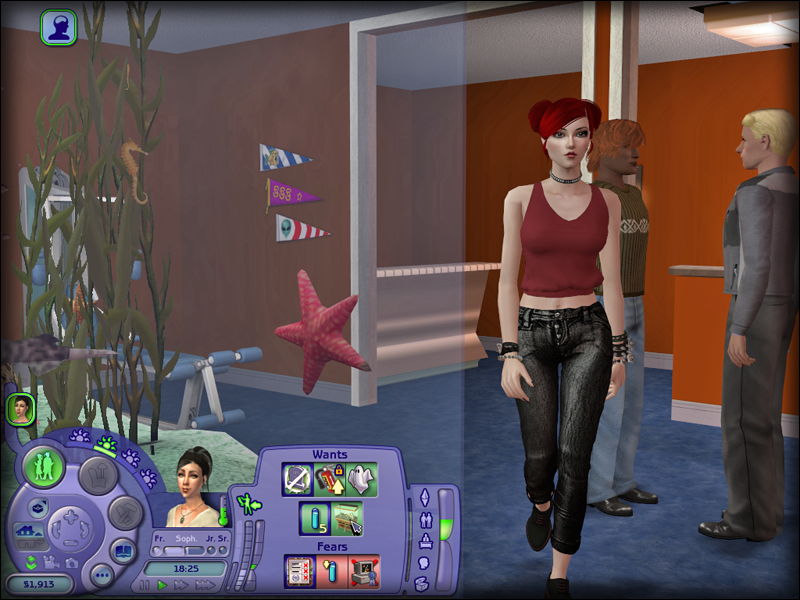Open the relationships panel with two figures icon
This screenshot has width=800, height=600.
tap(425, 519)
